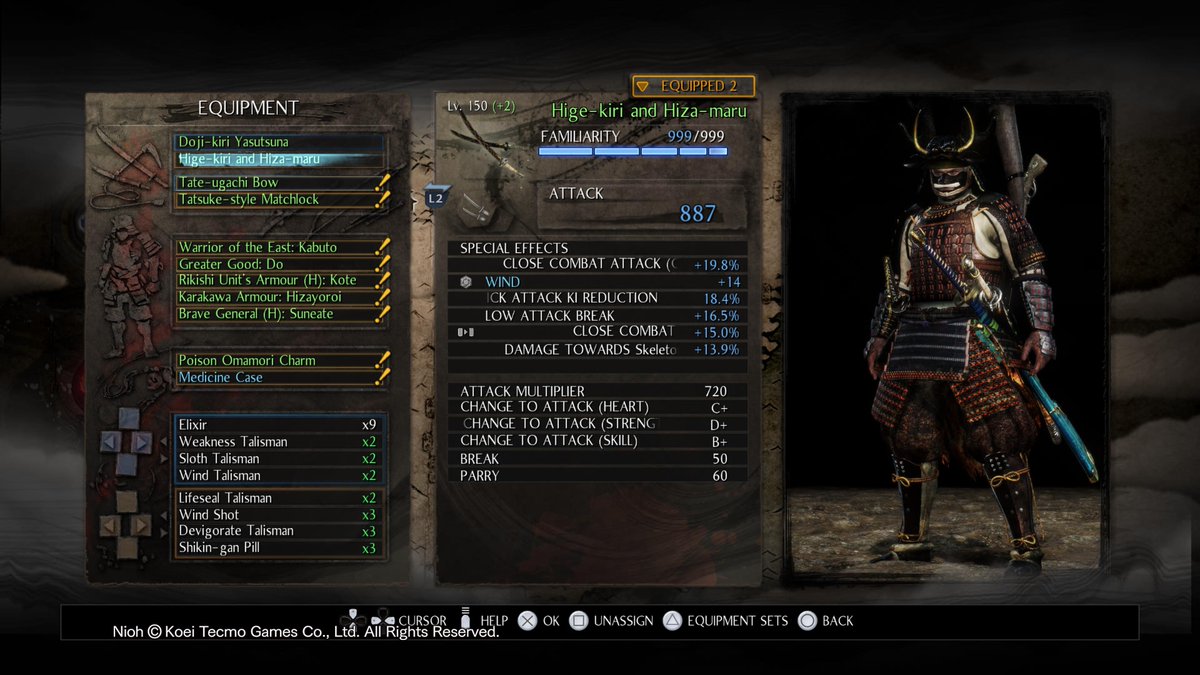The image size is (1200, 675).
Task: Select the Elixir shortcut item
Action: click(277, 425)
